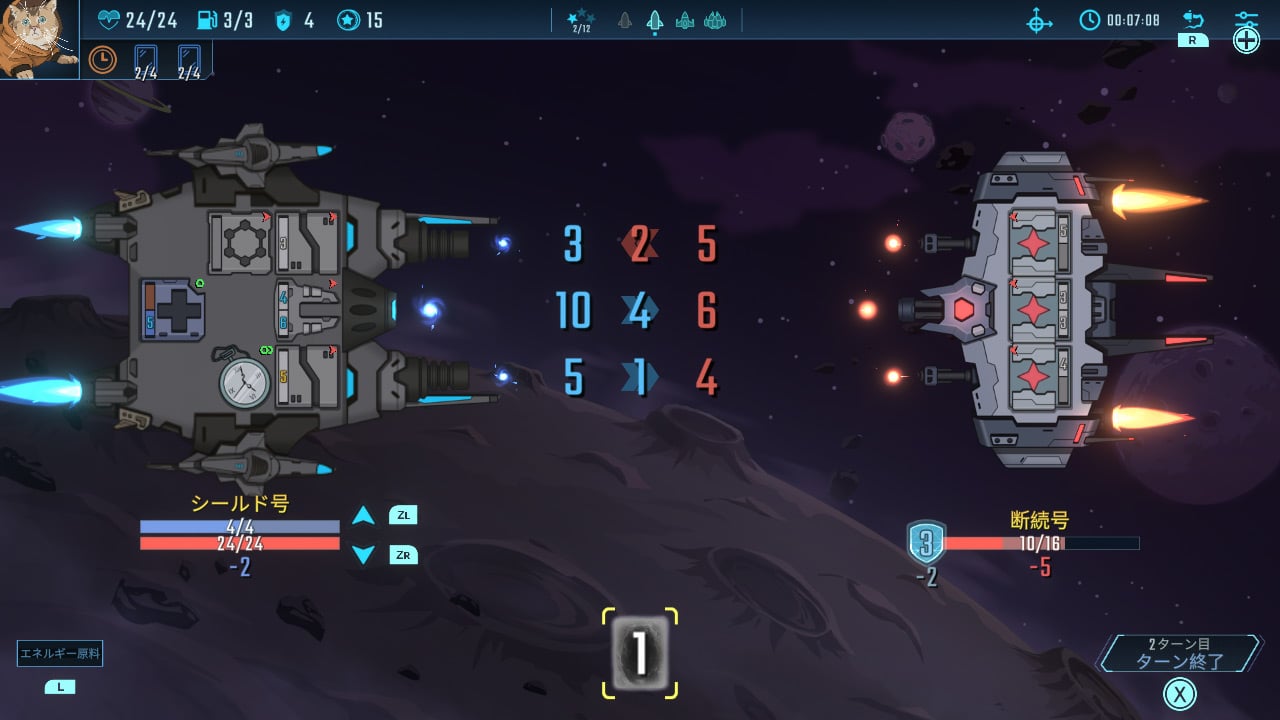
Task: Click the cat pilot portrait
Action: point(38,38)
